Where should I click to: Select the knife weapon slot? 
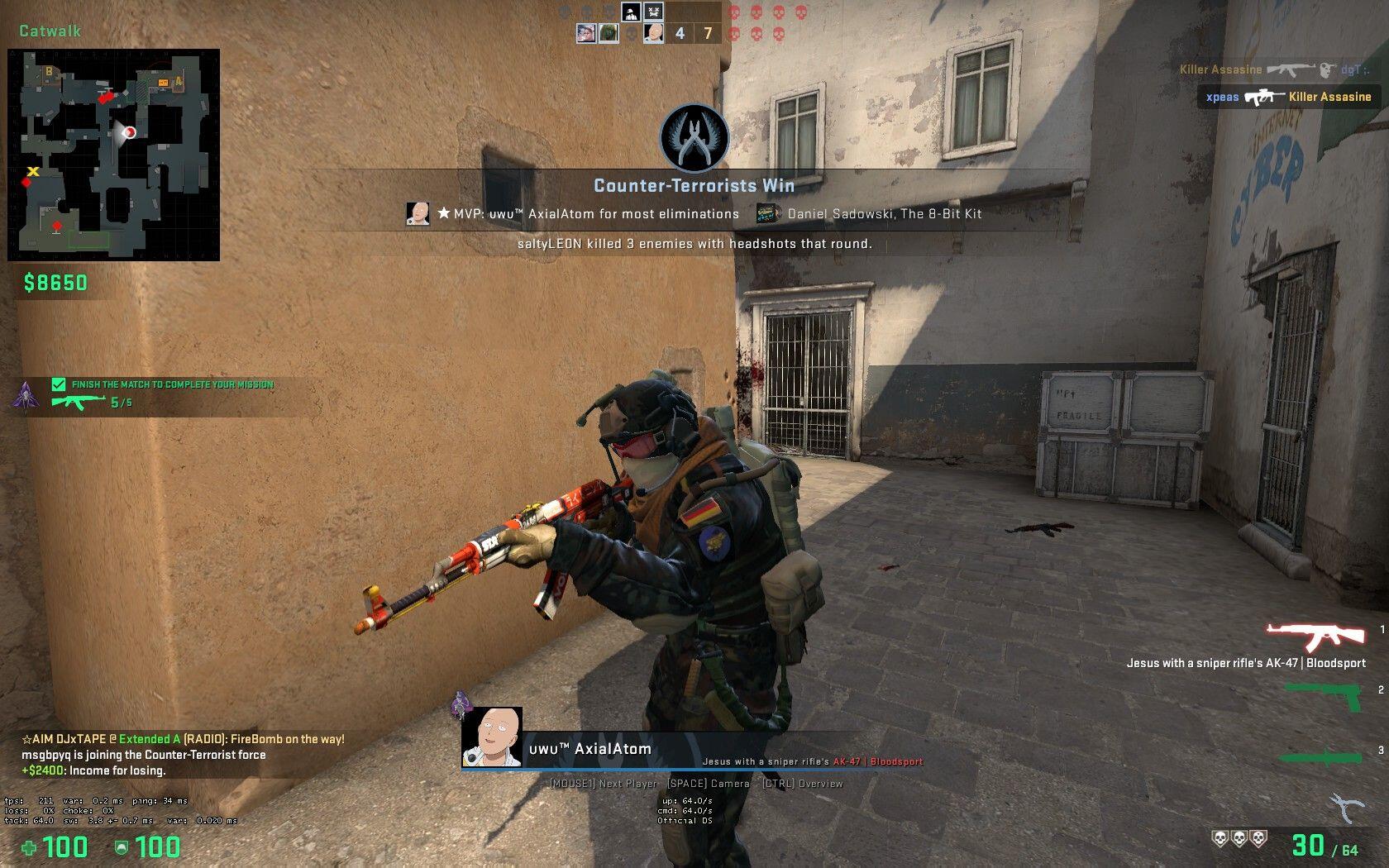1320,756
